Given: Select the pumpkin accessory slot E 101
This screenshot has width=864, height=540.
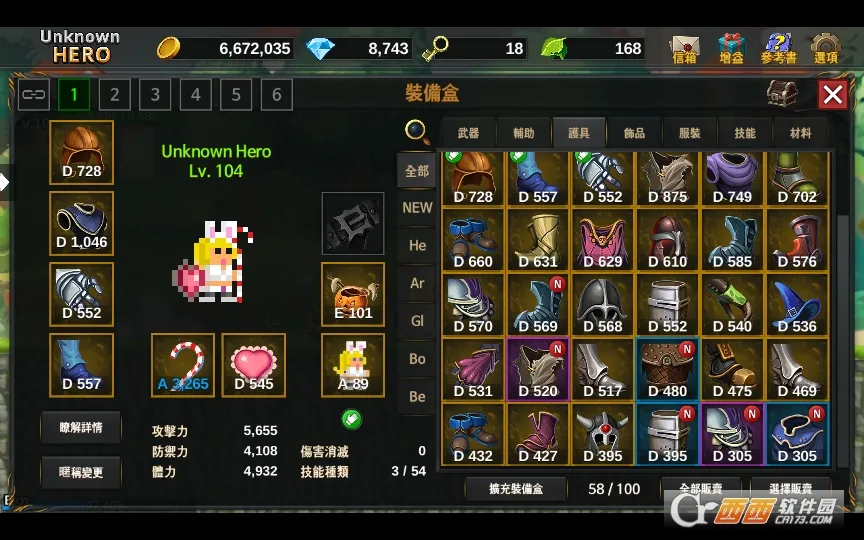Looking at the screenshot, I should coord(352,294).
